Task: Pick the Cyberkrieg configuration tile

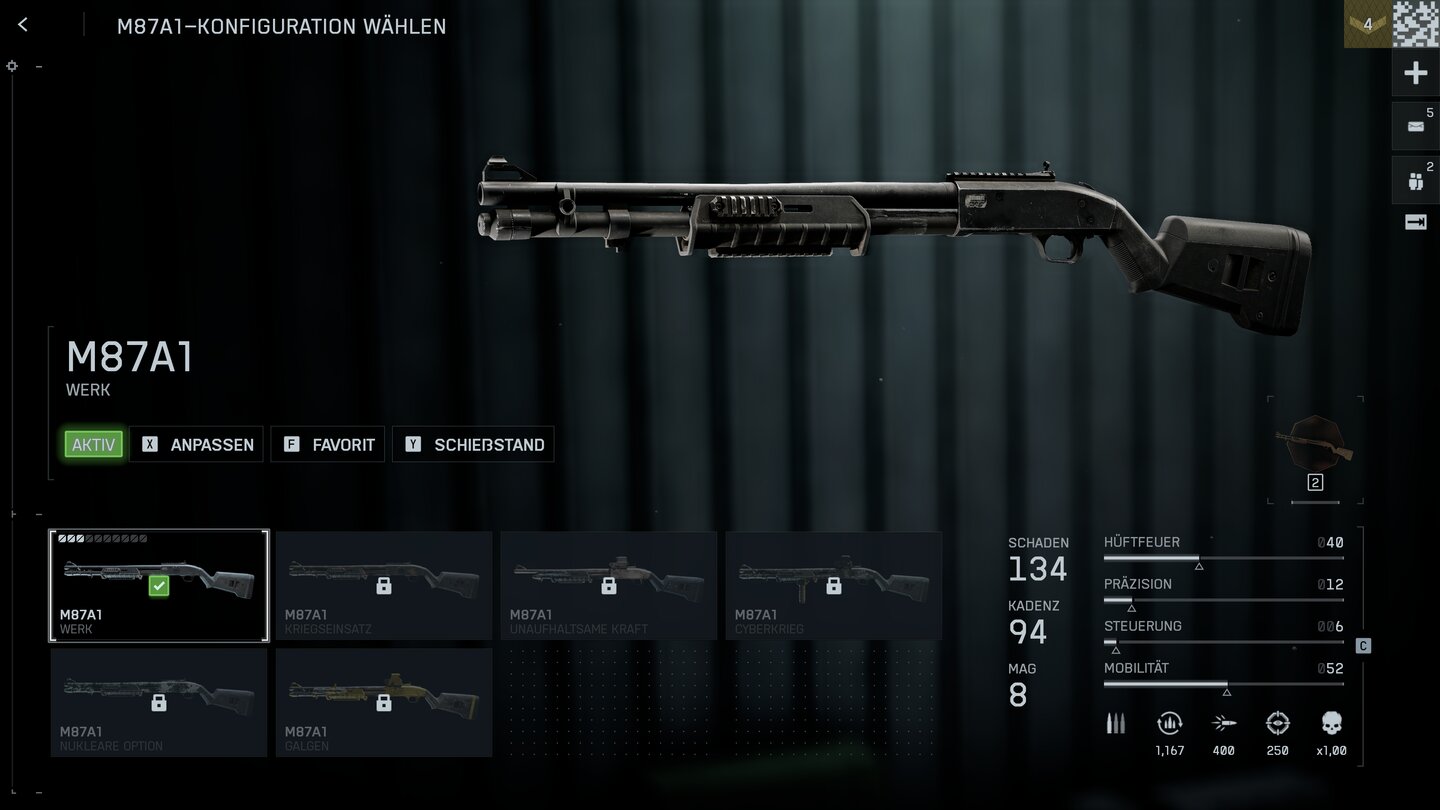Action: coord(834,586)
